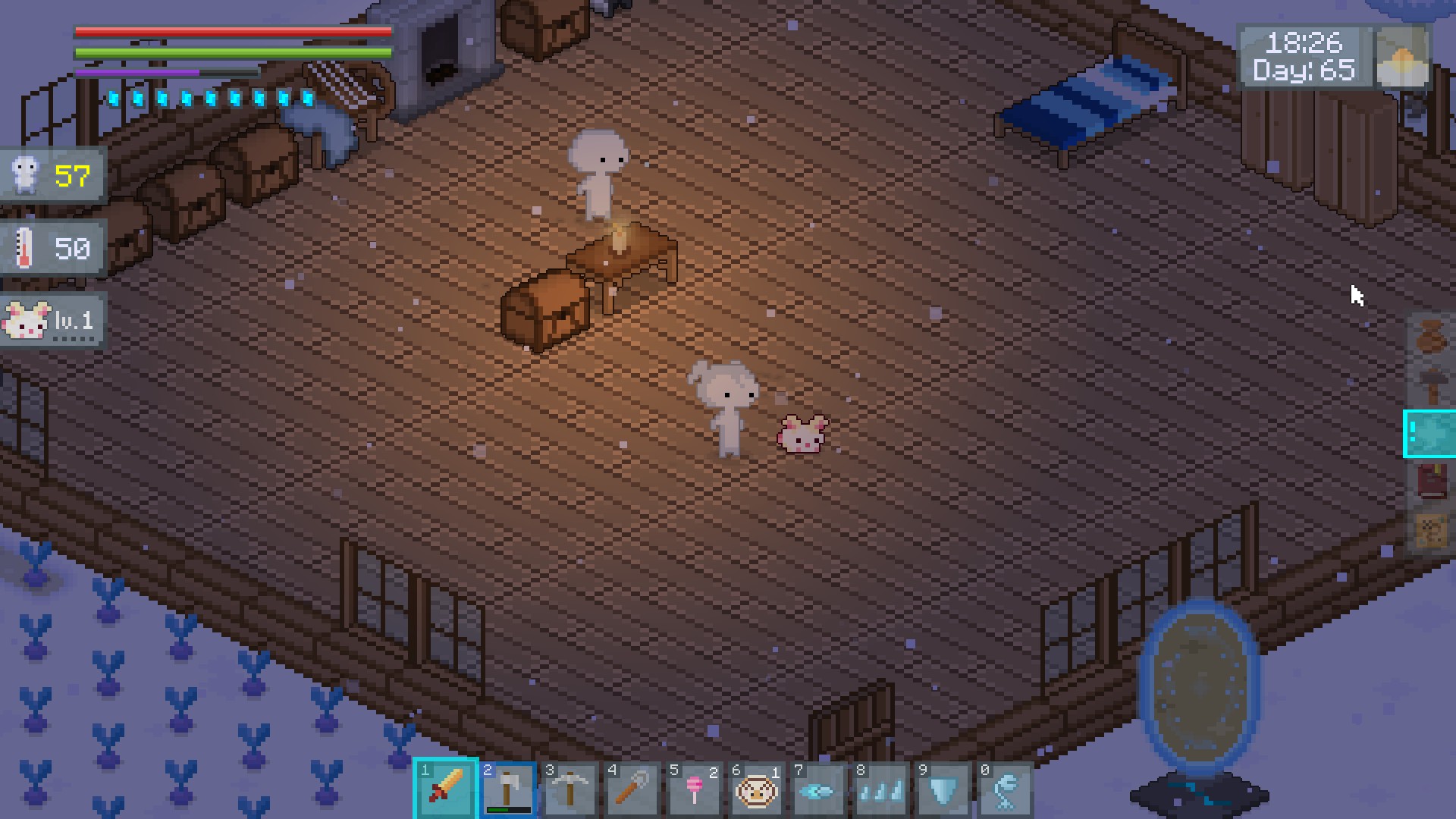This screenshot has width=1456, height=819.
Task: Select the sword in hotbar slot 1
Action: point(446,789)
